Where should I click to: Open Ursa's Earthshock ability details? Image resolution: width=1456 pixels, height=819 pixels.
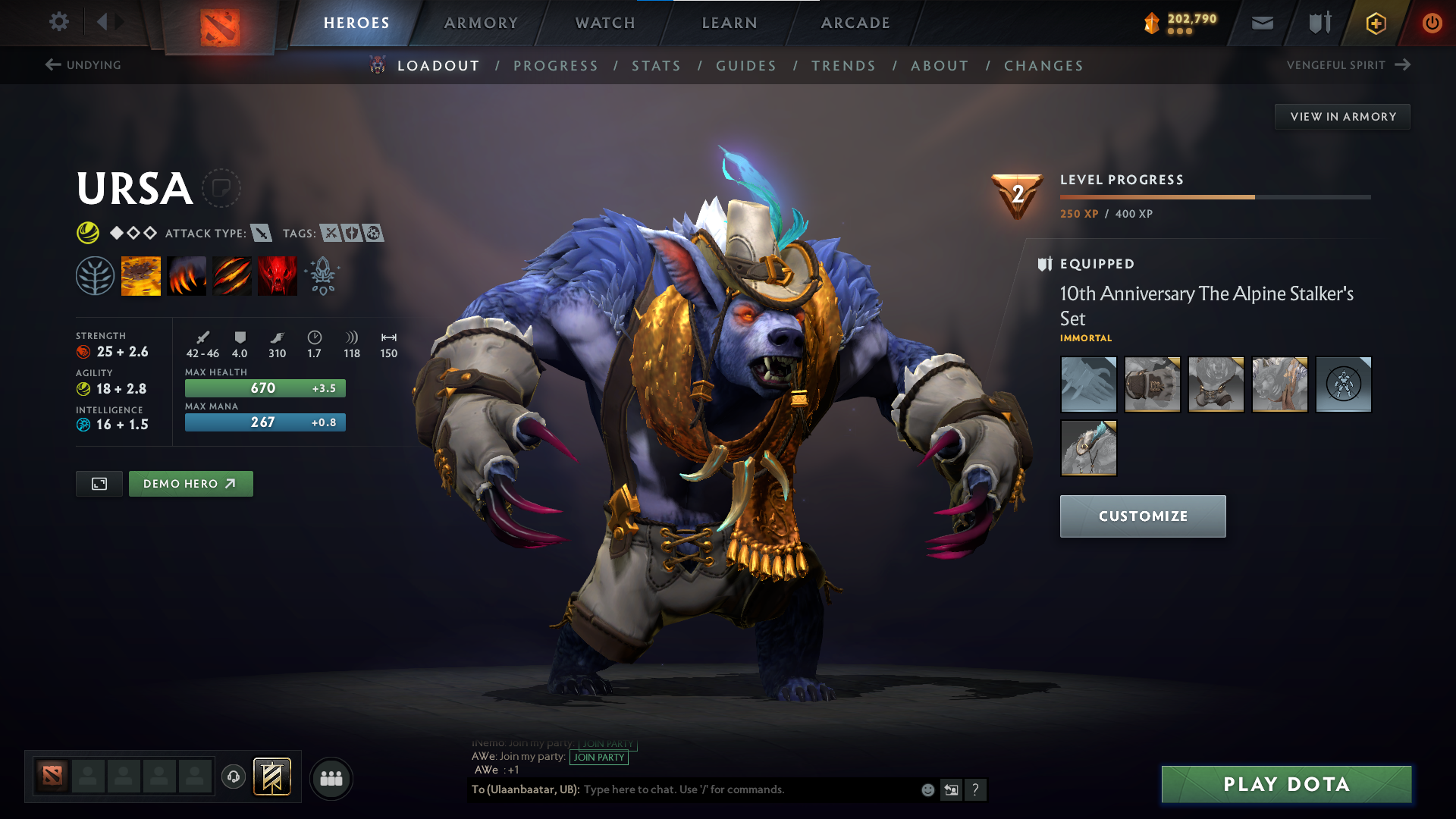click(141, 275)
